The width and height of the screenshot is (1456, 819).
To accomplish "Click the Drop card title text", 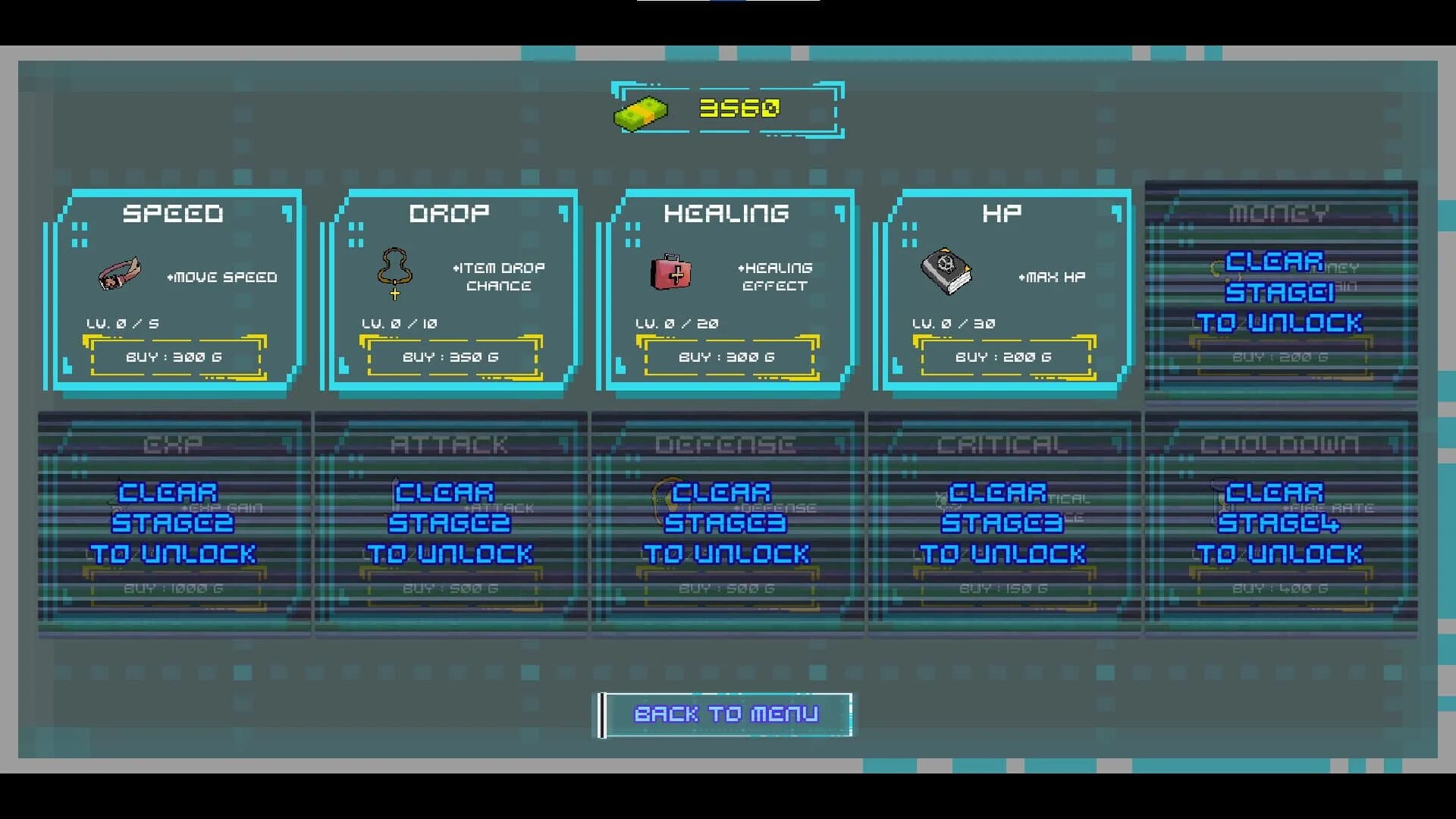I will (449, 213).
